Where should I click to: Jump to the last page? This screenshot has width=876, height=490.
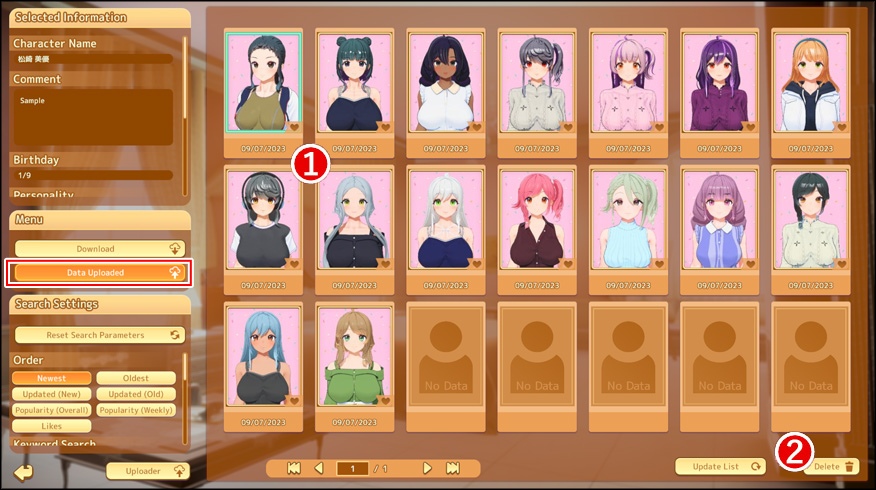(452, 468)
